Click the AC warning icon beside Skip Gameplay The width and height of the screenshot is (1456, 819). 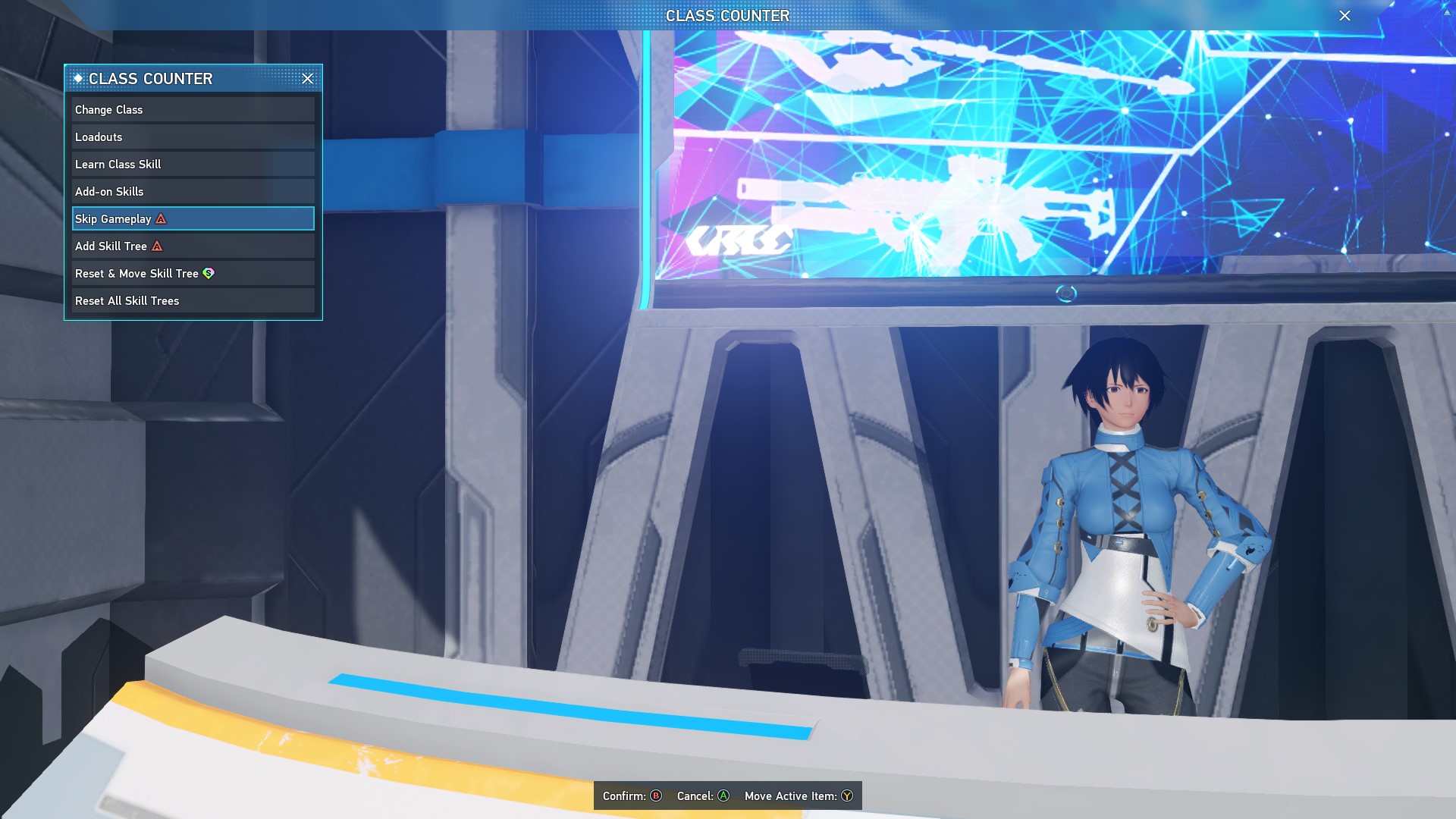pyautogui.click(x=160, y=219)
